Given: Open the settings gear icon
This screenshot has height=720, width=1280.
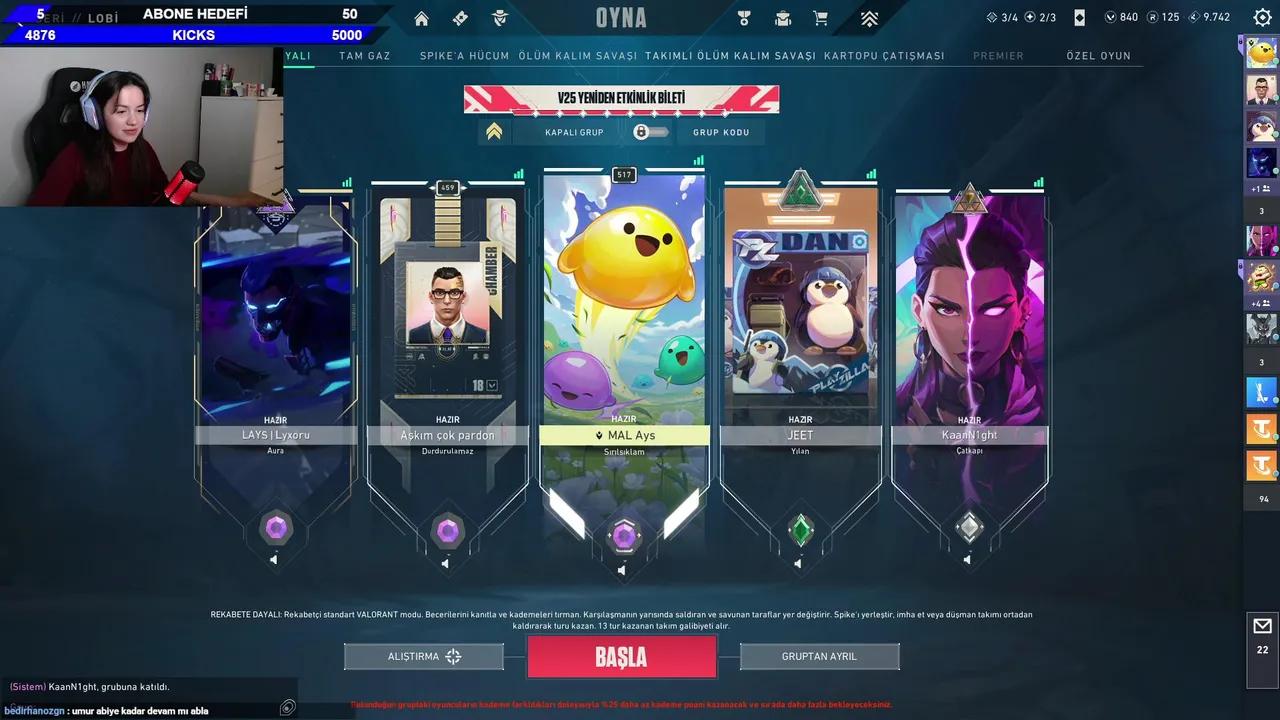Looking at the screenshot, I should coord(1261,16).
